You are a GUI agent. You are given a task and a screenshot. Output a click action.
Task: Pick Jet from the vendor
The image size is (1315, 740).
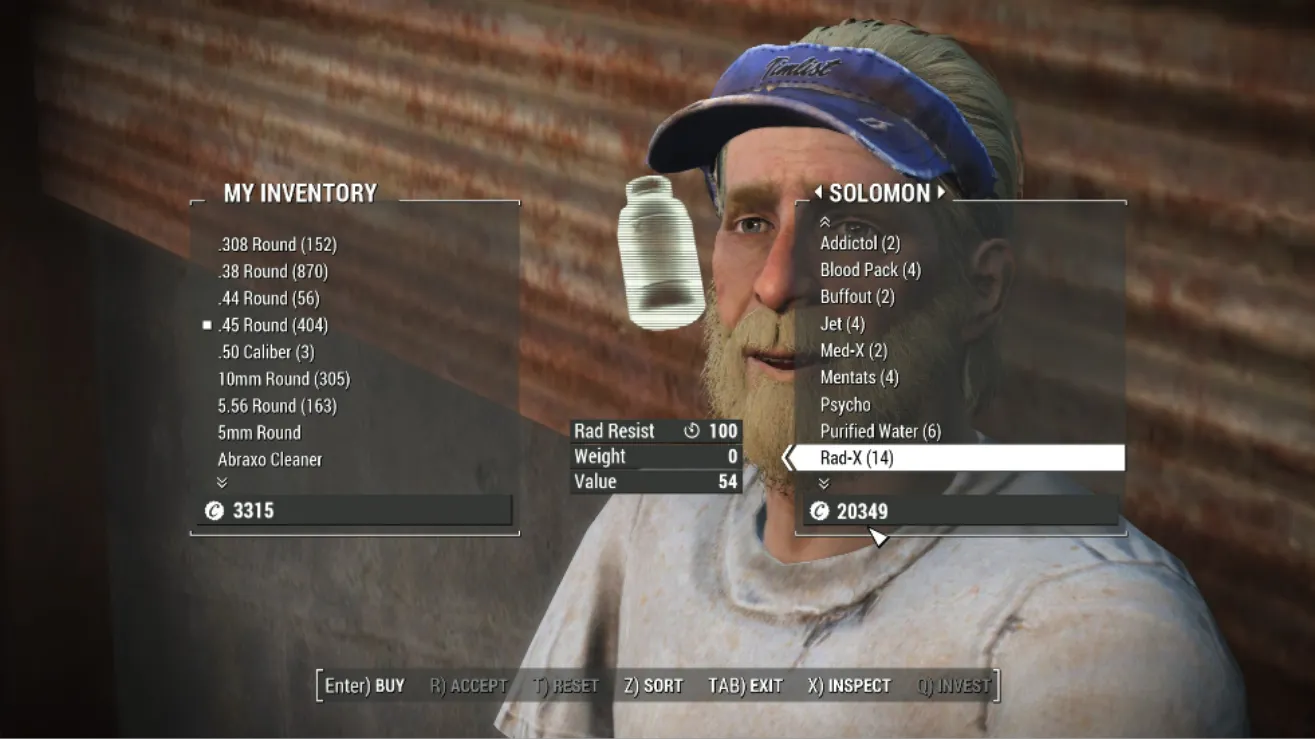point(842,324)
